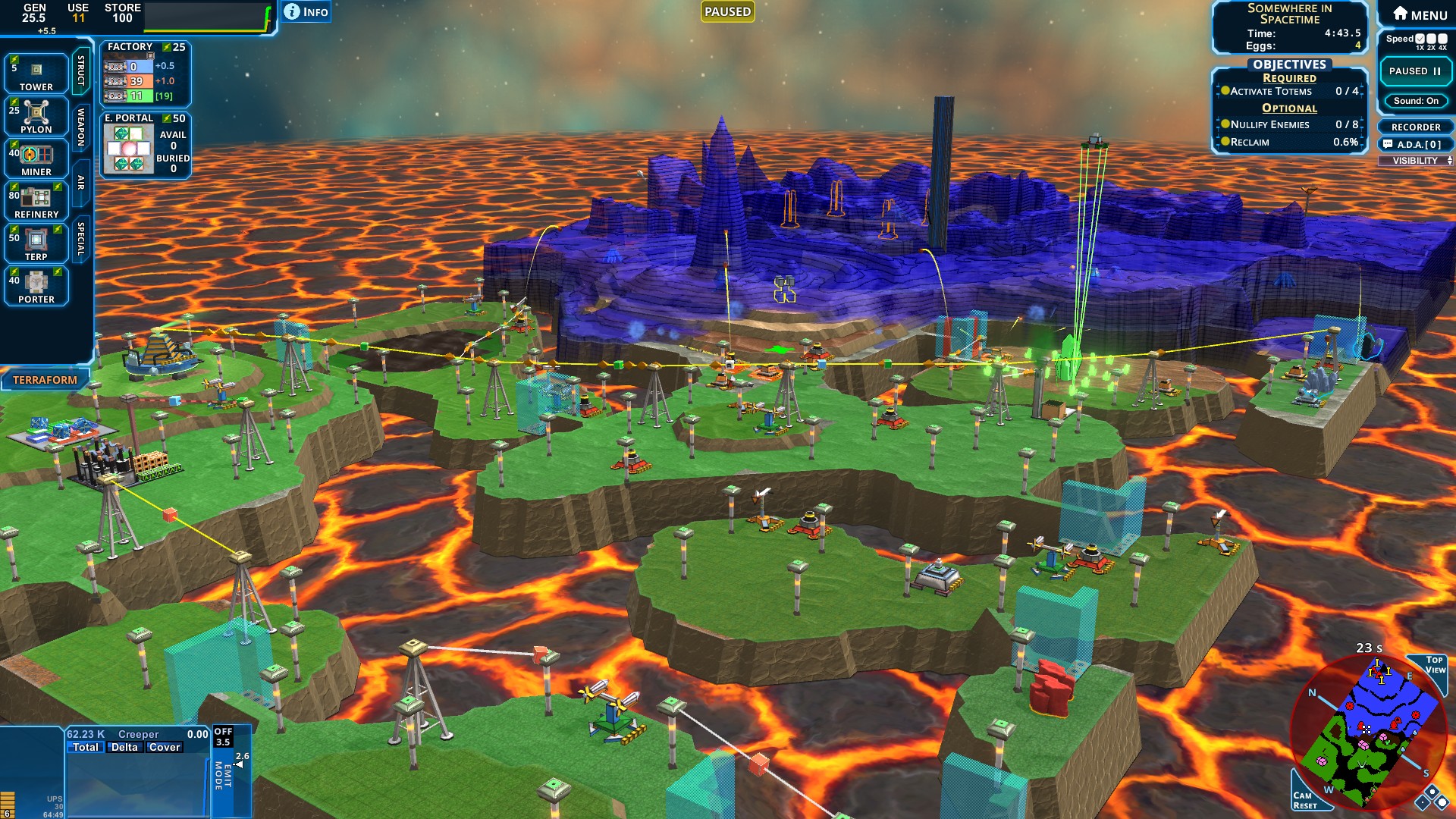Select the Refinery build option

(x=36, y=201)
